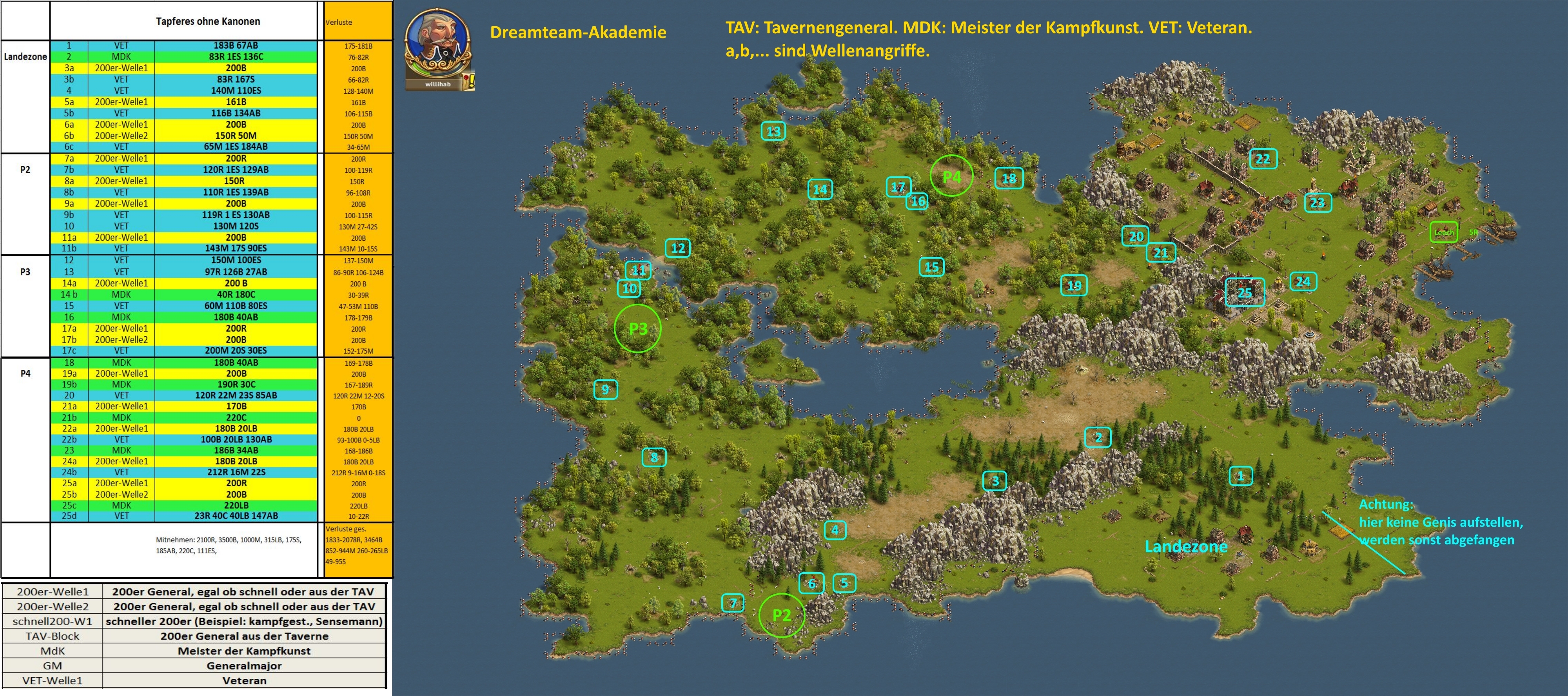Select camp marker 1 near the Landezone

point(1241,476)
